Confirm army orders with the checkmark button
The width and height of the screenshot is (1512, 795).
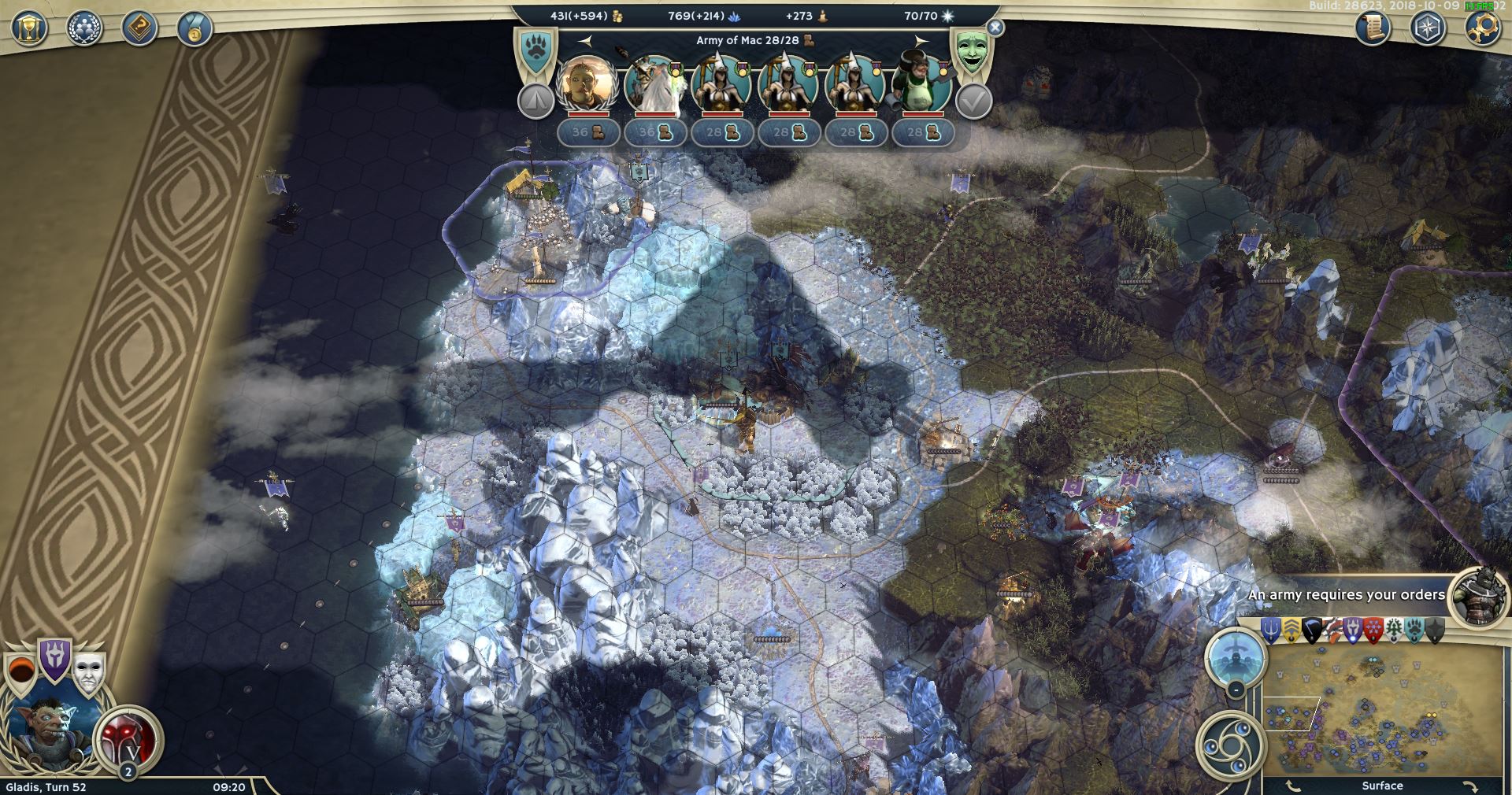click(x=973, y=102)
